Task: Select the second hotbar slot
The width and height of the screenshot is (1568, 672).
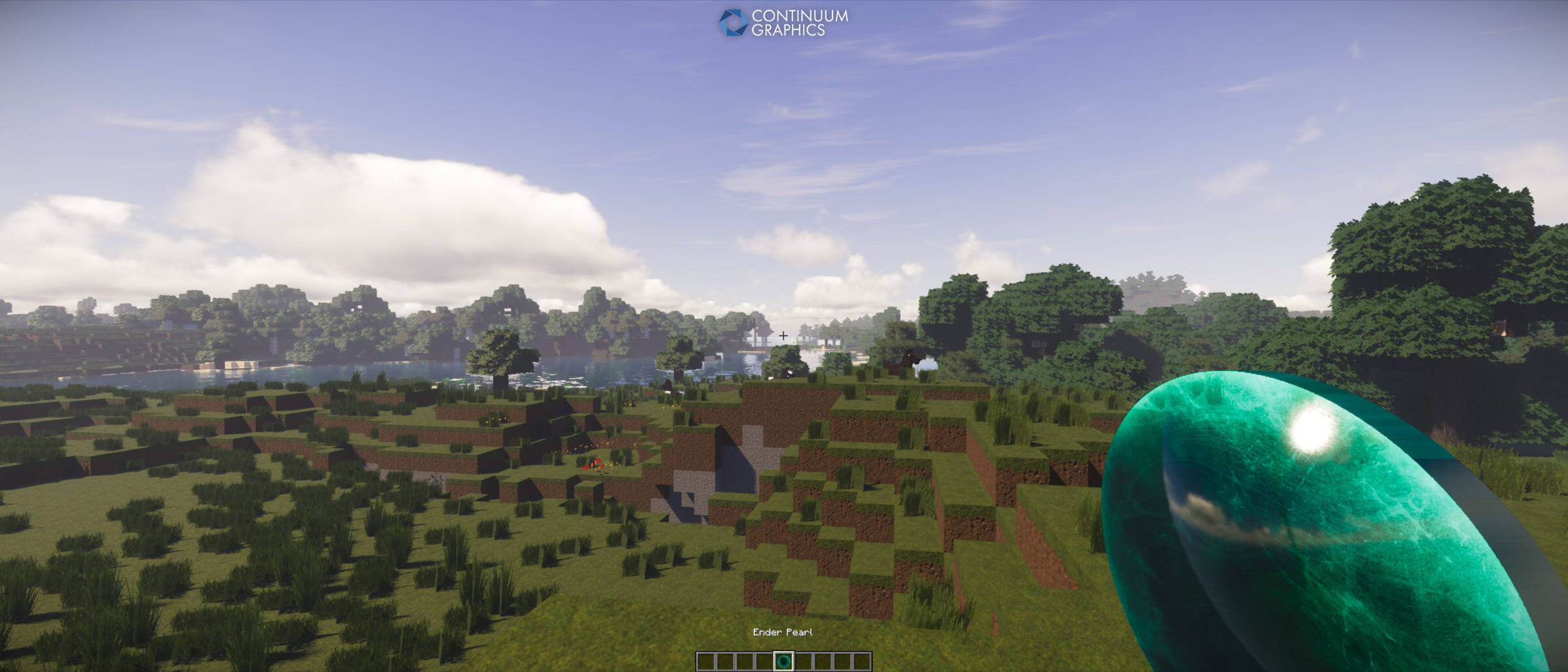Action: pos(724,660)
